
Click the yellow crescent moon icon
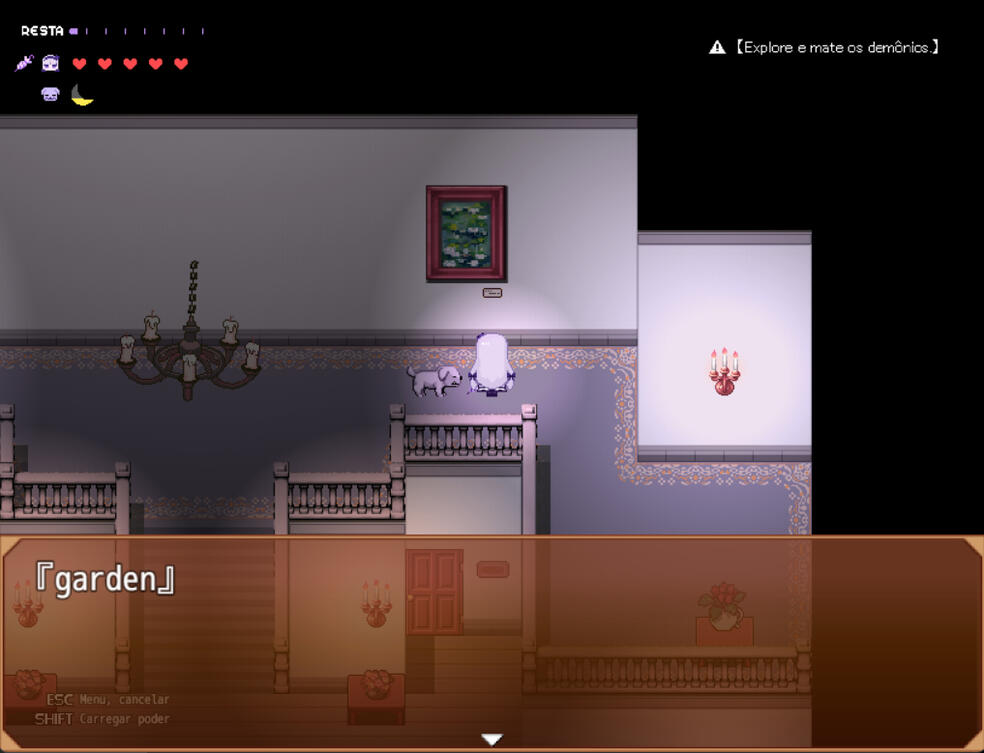[82, 95]
